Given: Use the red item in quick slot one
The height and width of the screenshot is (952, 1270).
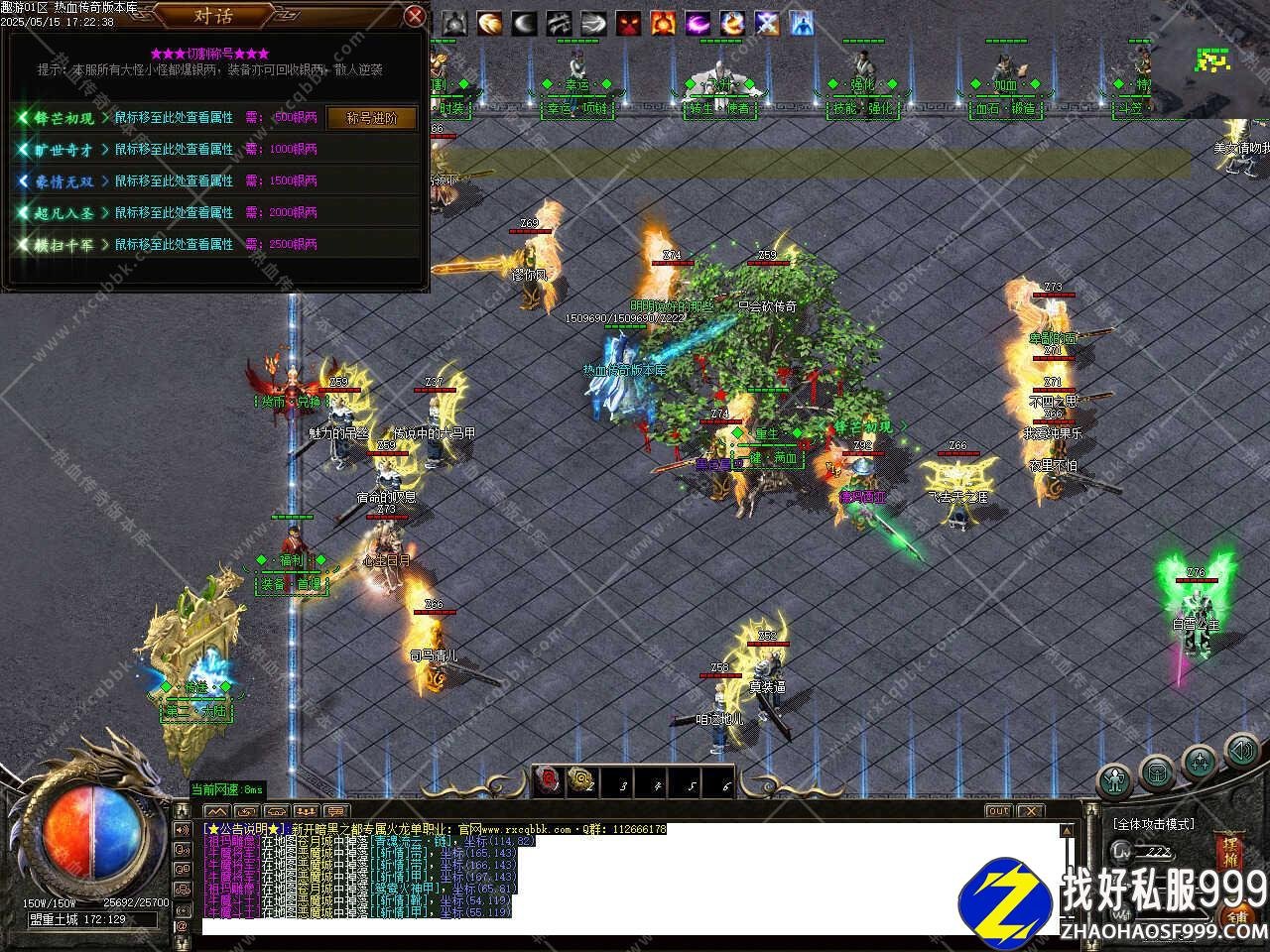Looking at the screenshot, I should pos(549,781).
